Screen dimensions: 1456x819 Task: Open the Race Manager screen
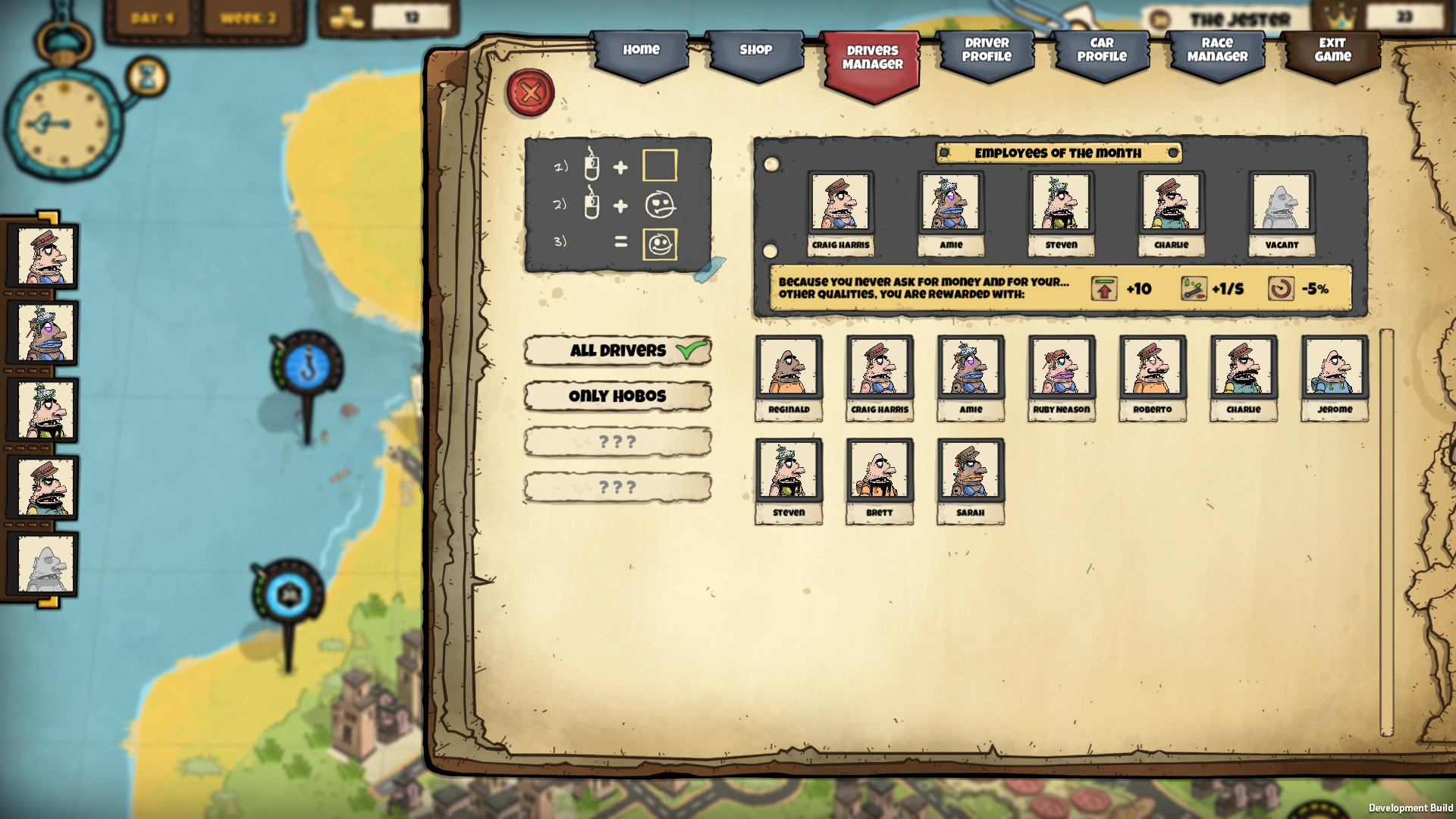tap(1216, 52)
